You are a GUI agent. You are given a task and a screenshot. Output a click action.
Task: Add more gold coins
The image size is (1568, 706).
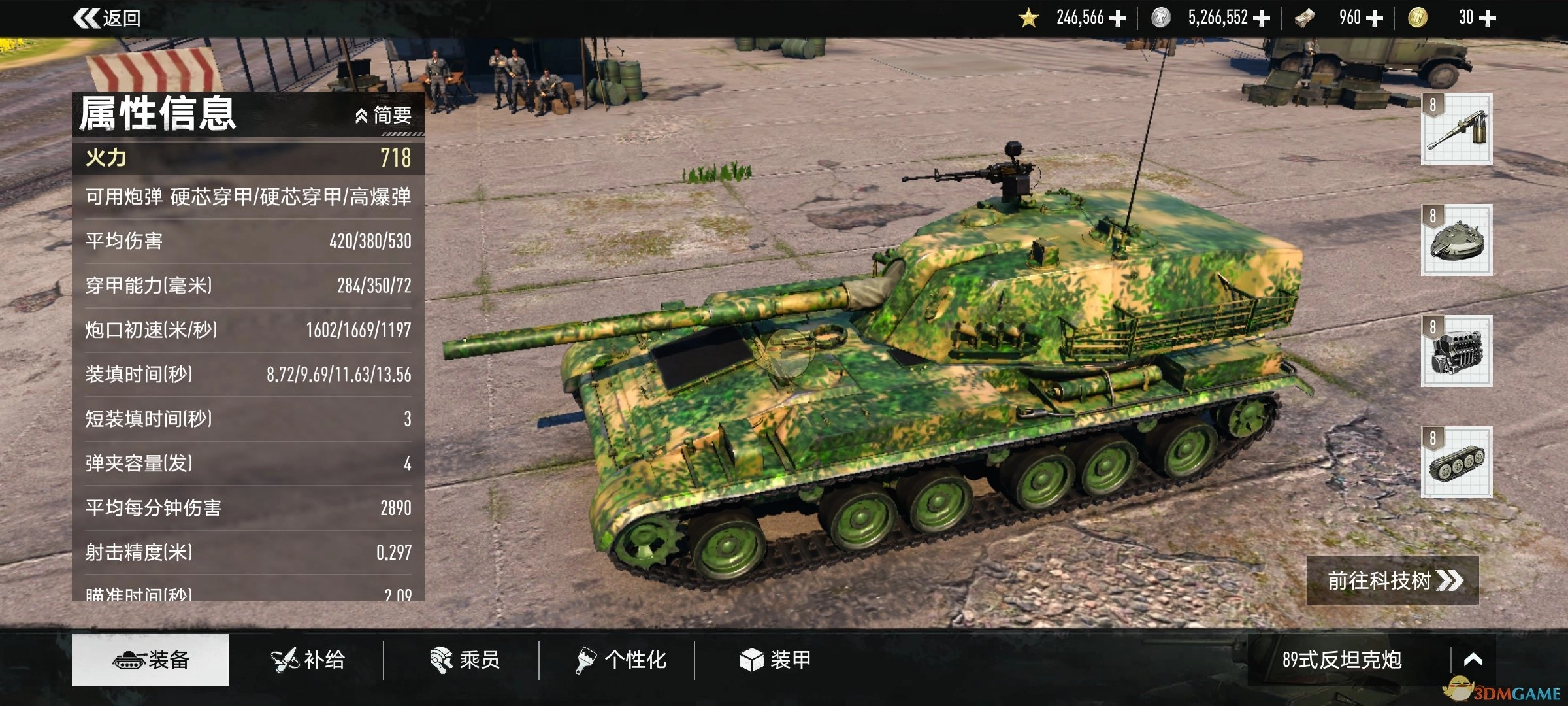[x=1487, y=18]
